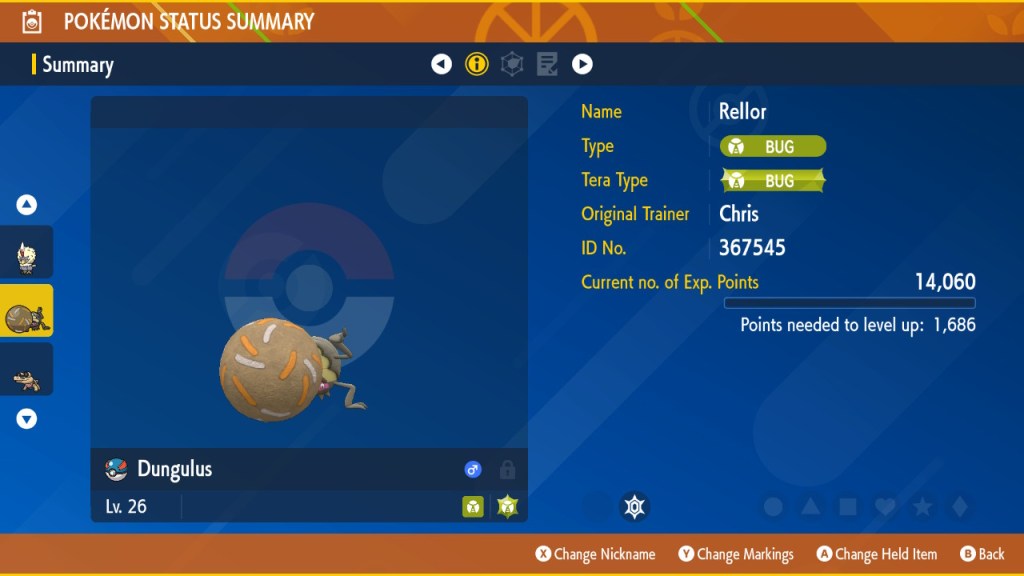The height and width of the screenshot is (576, 1024).
Task: Switch to the hexagon stats tab
Action: [512, 65]
